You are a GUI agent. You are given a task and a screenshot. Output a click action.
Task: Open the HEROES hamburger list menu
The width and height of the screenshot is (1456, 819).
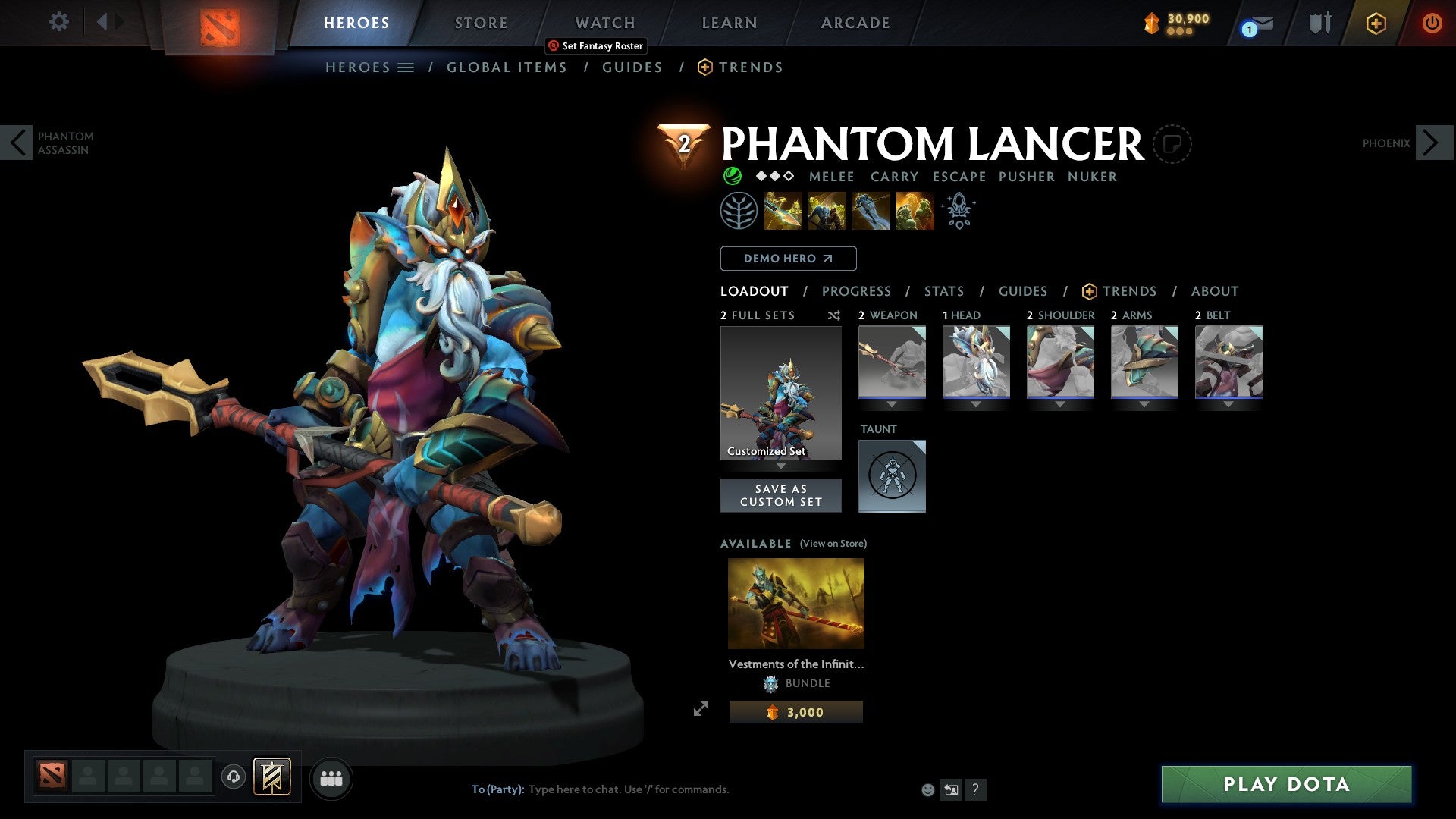point(406,67)
